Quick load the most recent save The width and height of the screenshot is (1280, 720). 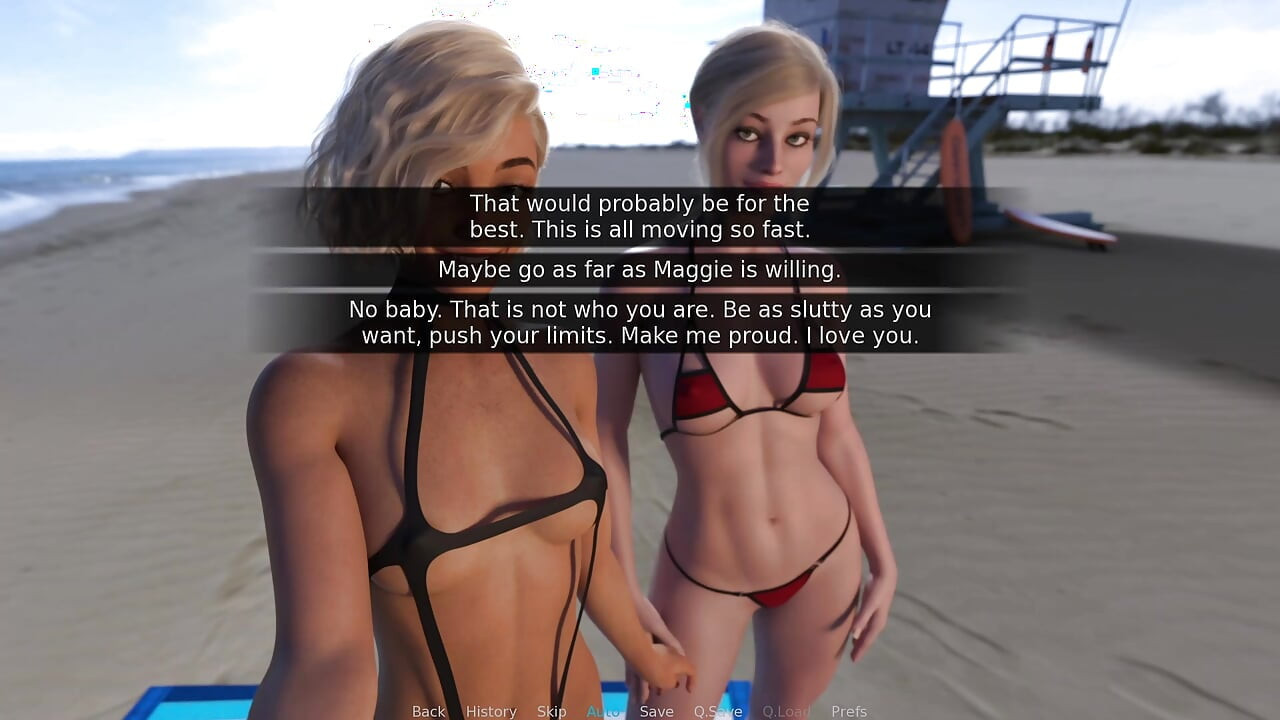786,711
